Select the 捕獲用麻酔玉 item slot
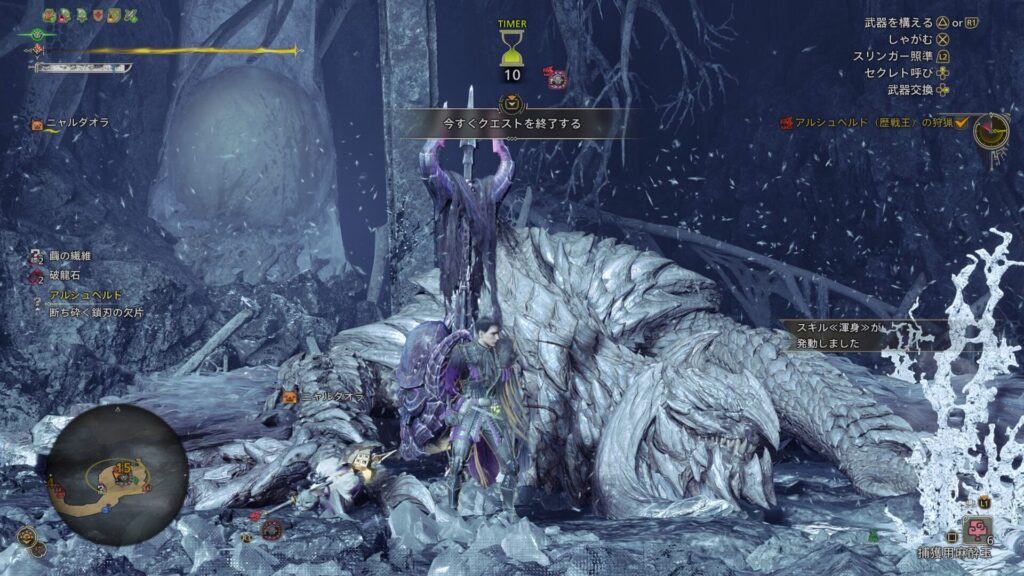 pyautogui.click(x=976, y=530)
